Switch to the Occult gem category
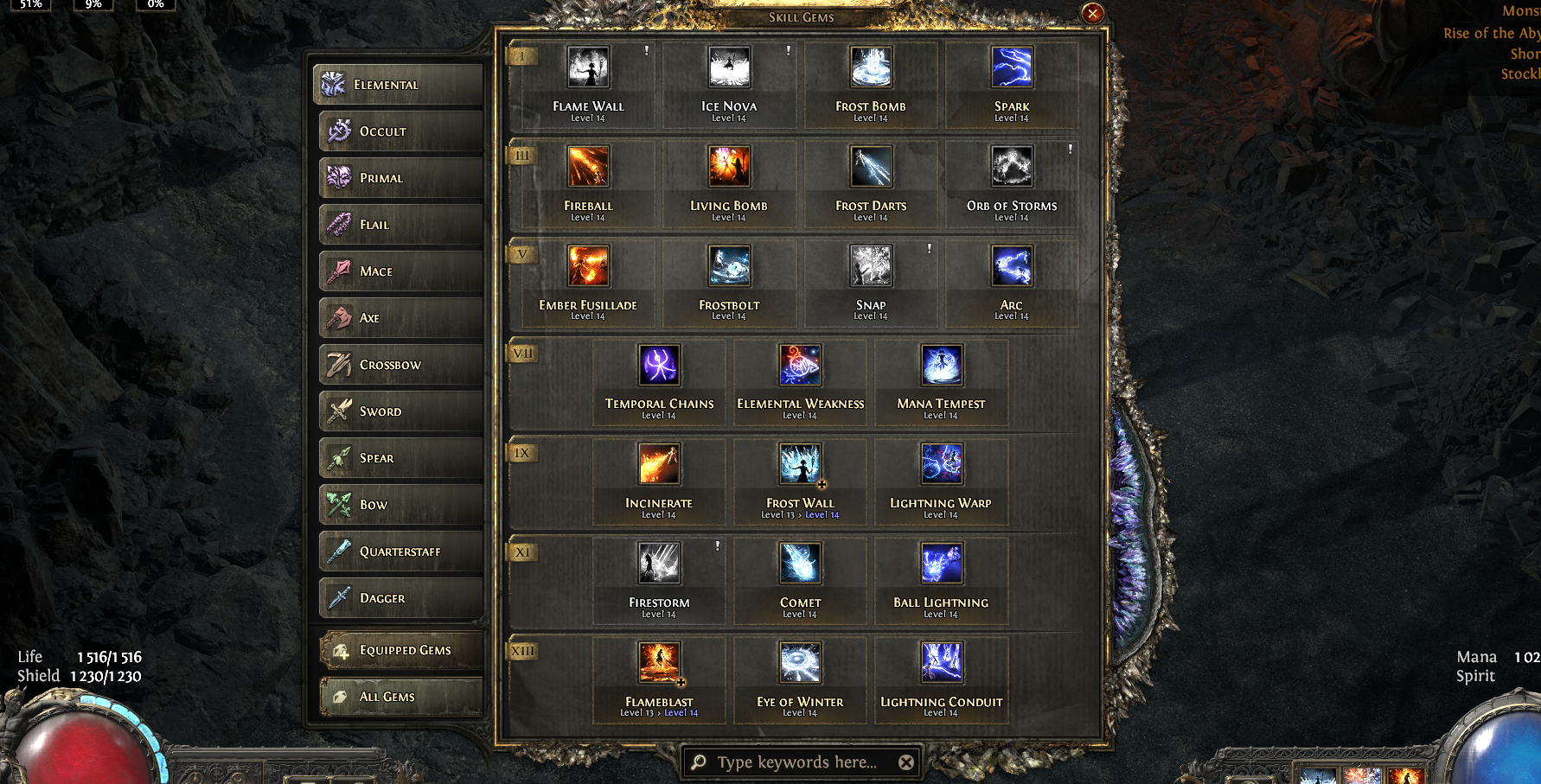Screen dimensions: 1541x784 click(x=400, y=131)
